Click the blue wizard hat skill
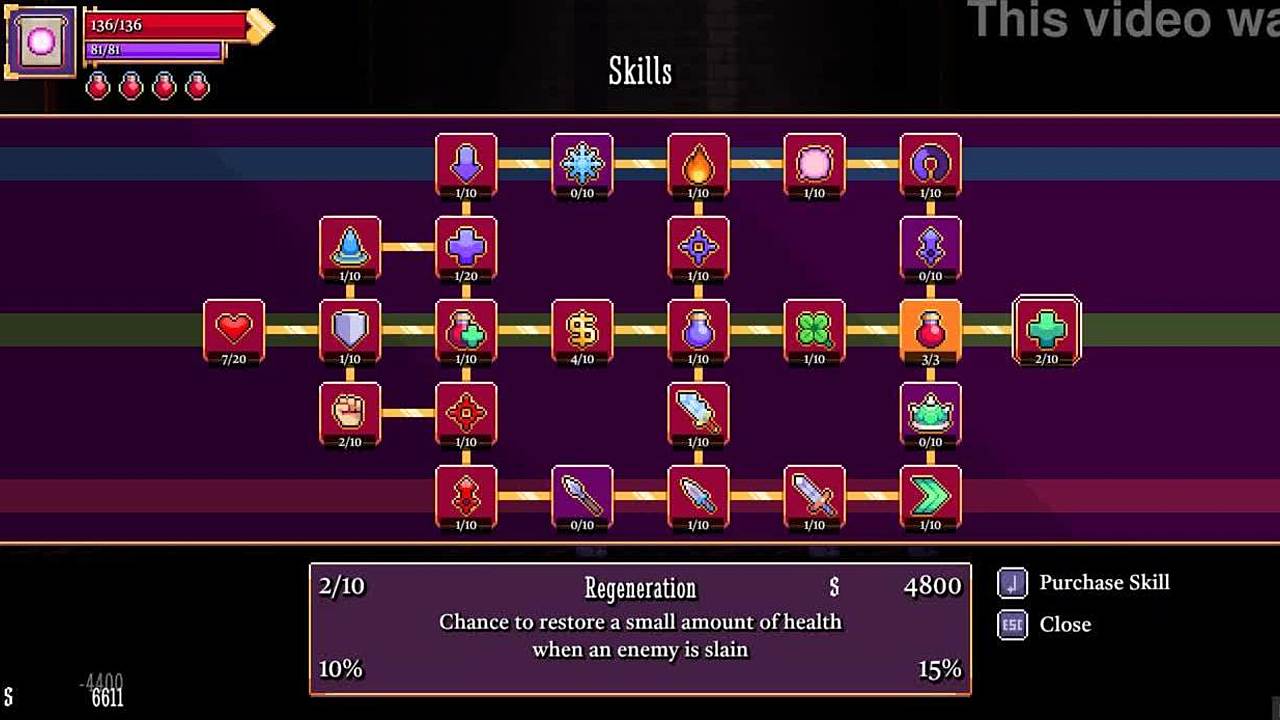 click(x=350, y=246)
